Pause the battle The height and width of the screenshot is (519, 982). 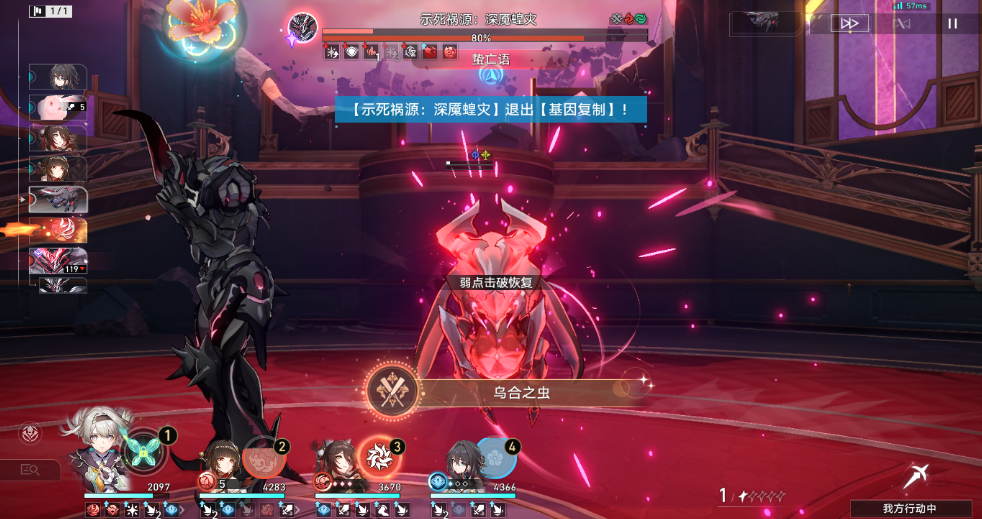pyautogui.click(x=952, y=24)
